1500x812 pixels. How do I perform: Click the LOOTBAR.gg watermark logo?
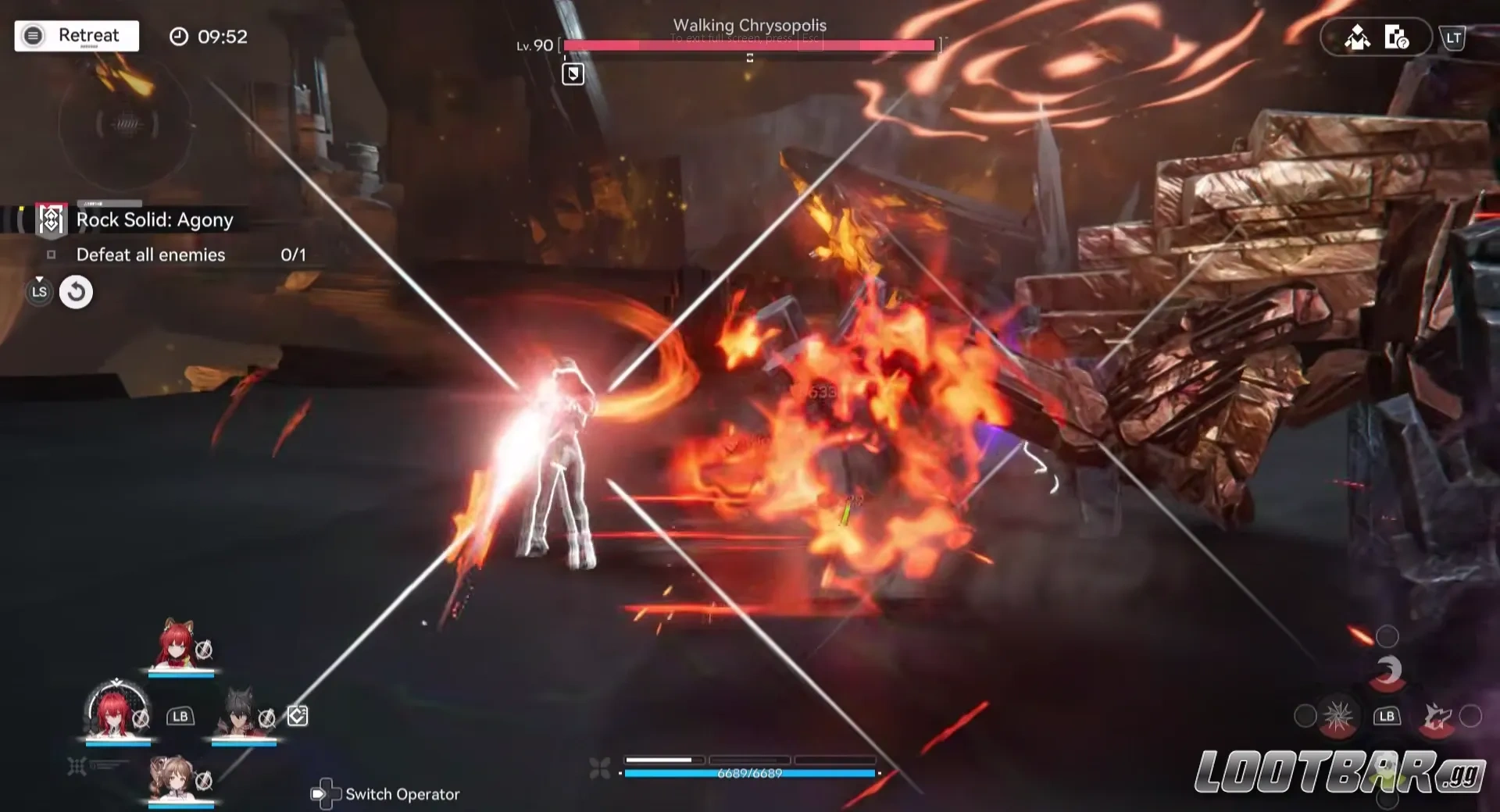[x=1339, y=772]
